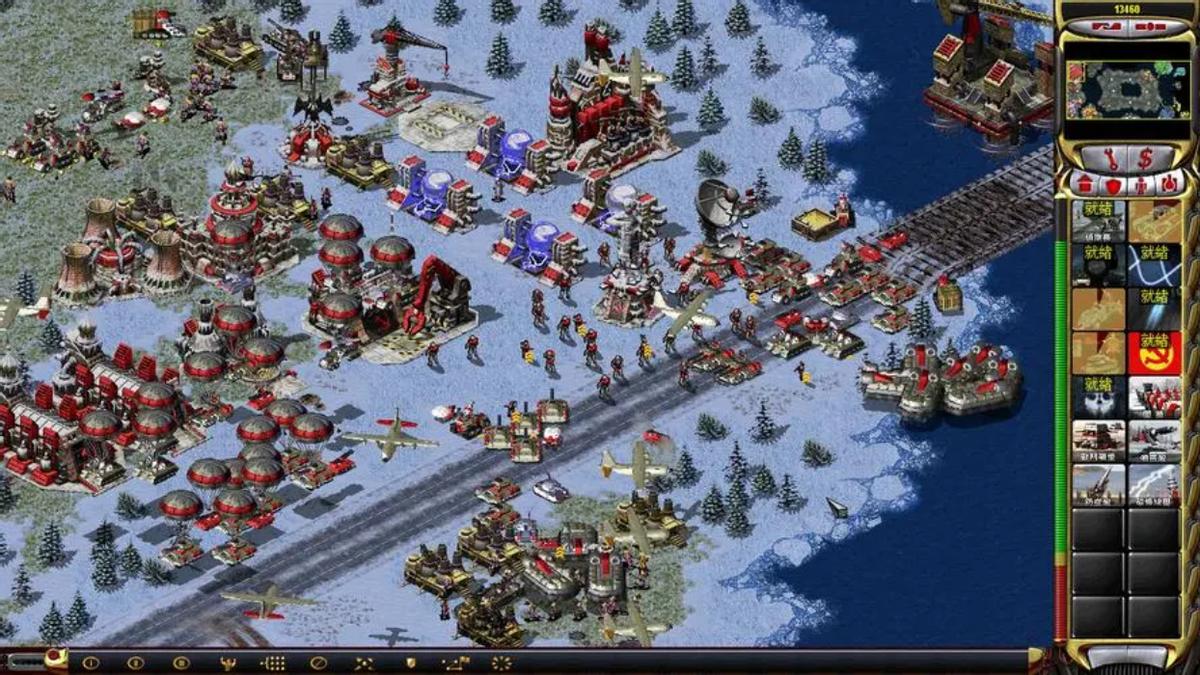Click the stop command circle-slash icon
This screenshot has height=675, width=1200.
pos(318,662)
